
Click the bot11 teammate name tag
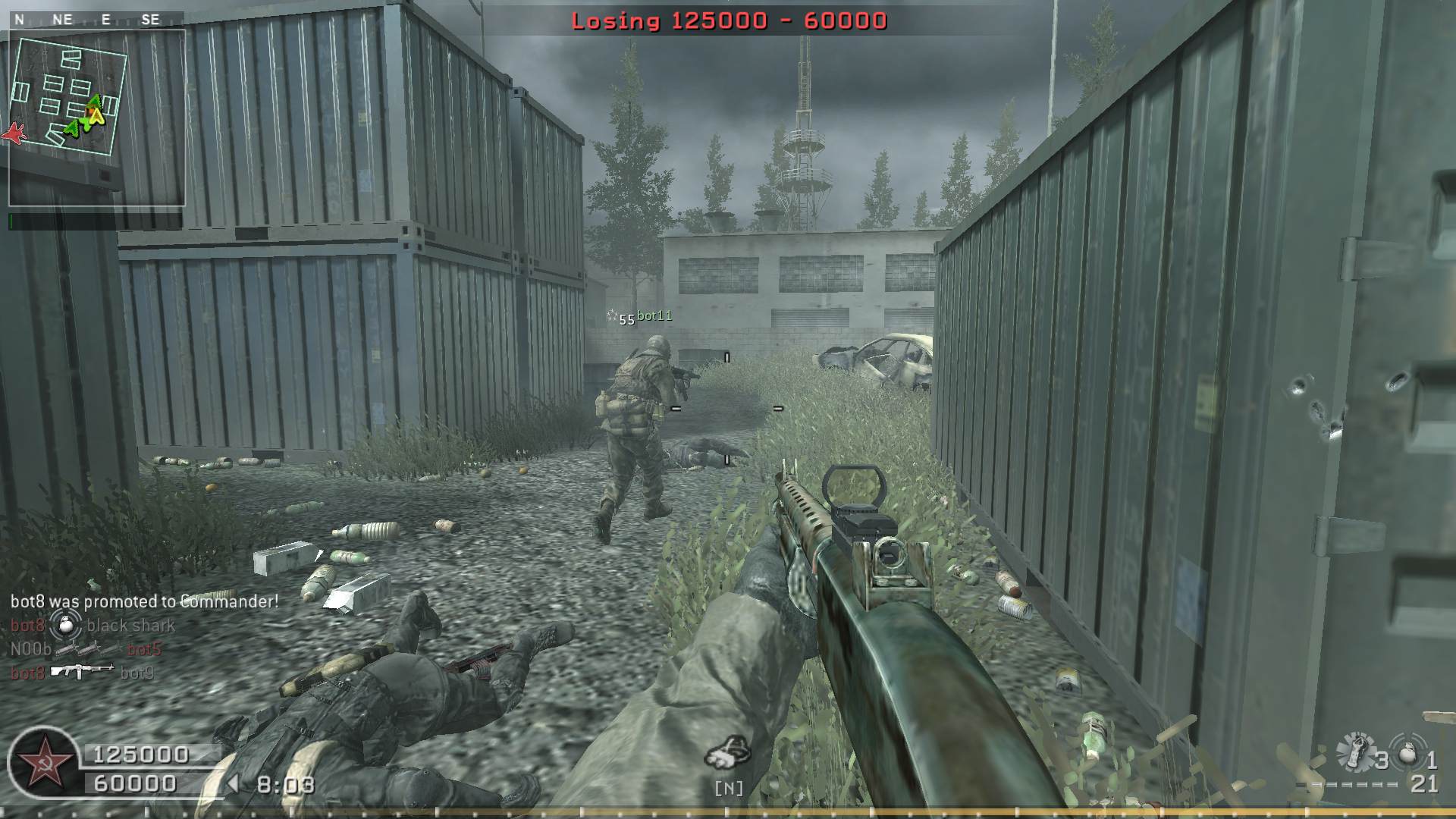tap(654, 315)
